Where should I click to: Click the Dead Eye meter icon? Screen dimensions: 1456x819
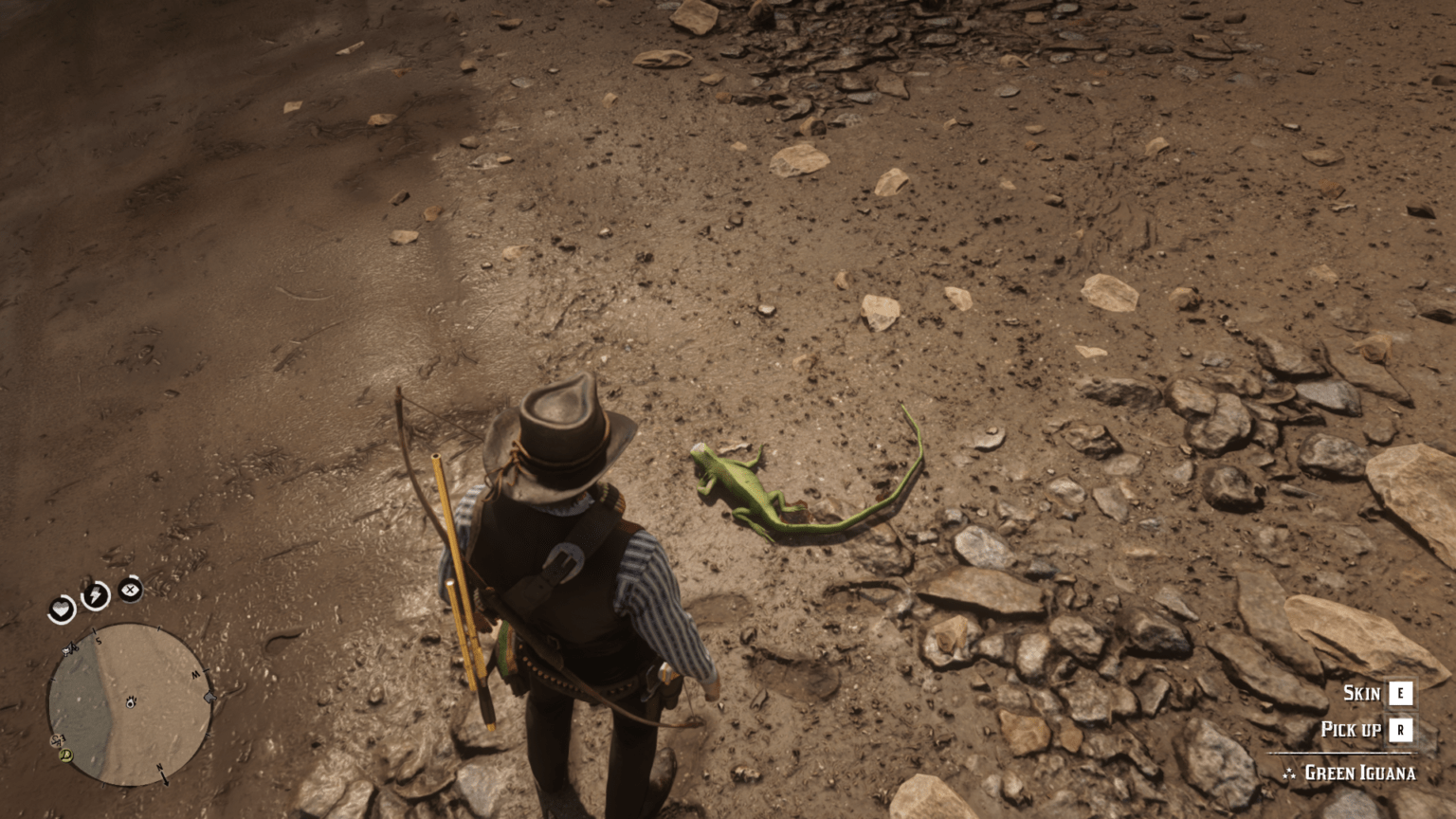coord(130,590)
